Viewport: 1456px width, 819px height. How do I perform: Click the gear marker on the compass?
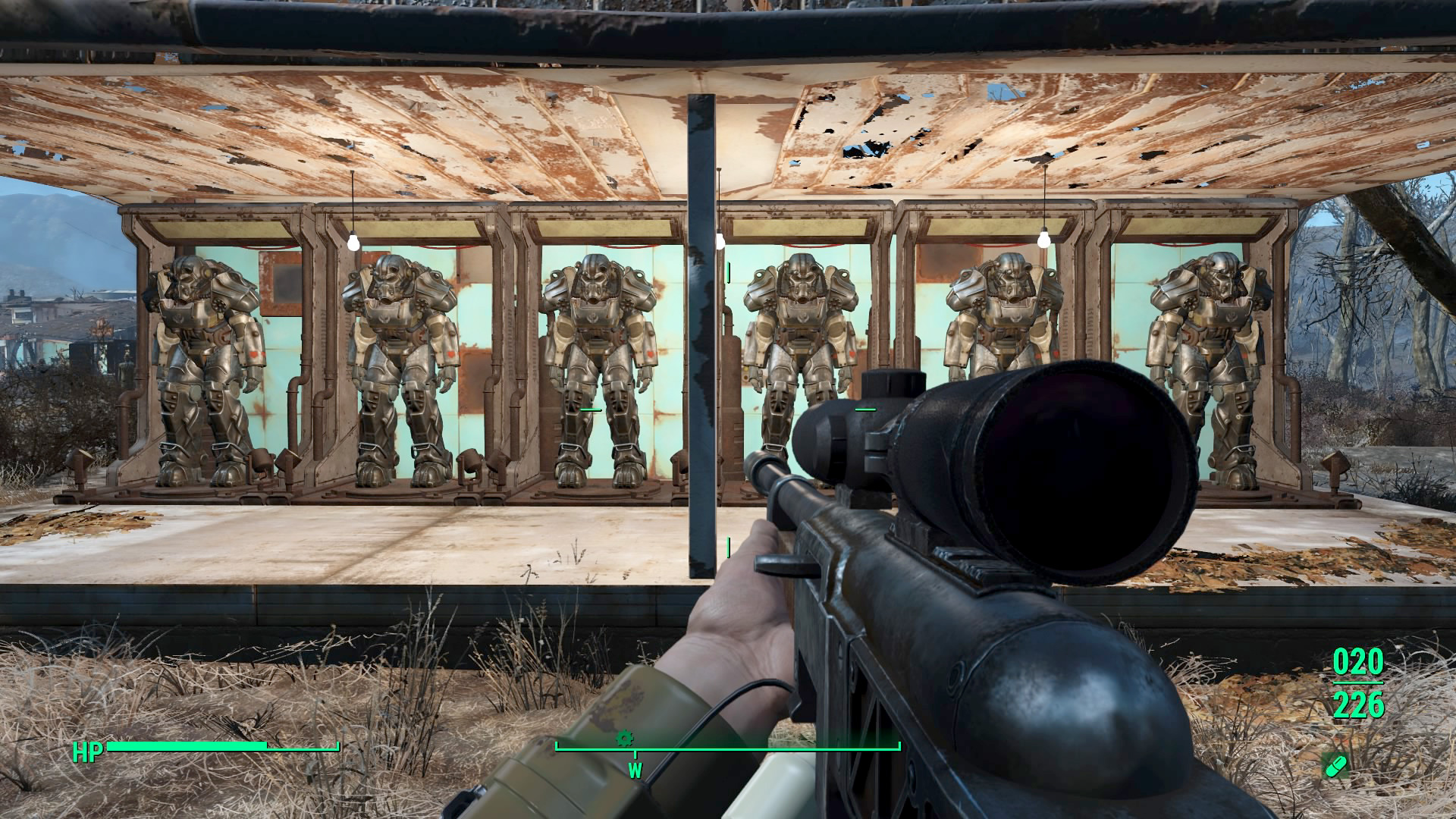tap(624, 738)
